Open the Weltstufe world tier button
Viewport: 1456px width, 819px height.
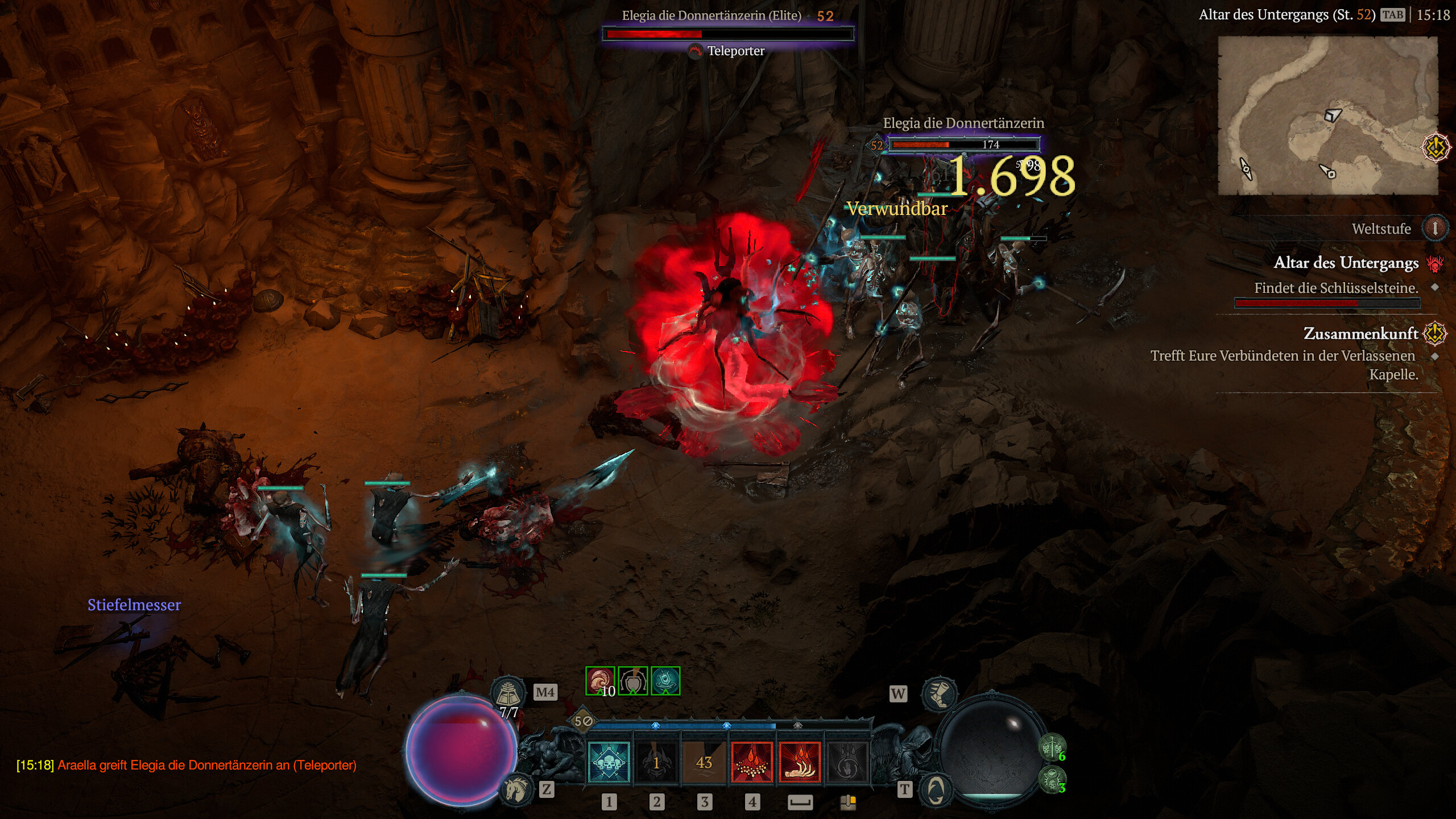tap(1434, 229)
